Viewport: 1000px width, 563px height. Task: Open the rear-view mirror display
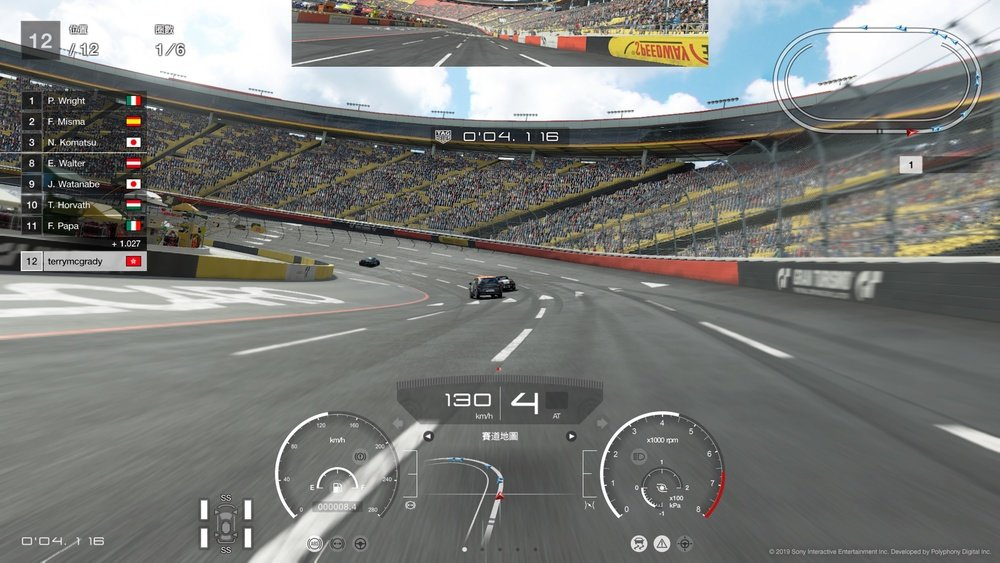[500, 33]
